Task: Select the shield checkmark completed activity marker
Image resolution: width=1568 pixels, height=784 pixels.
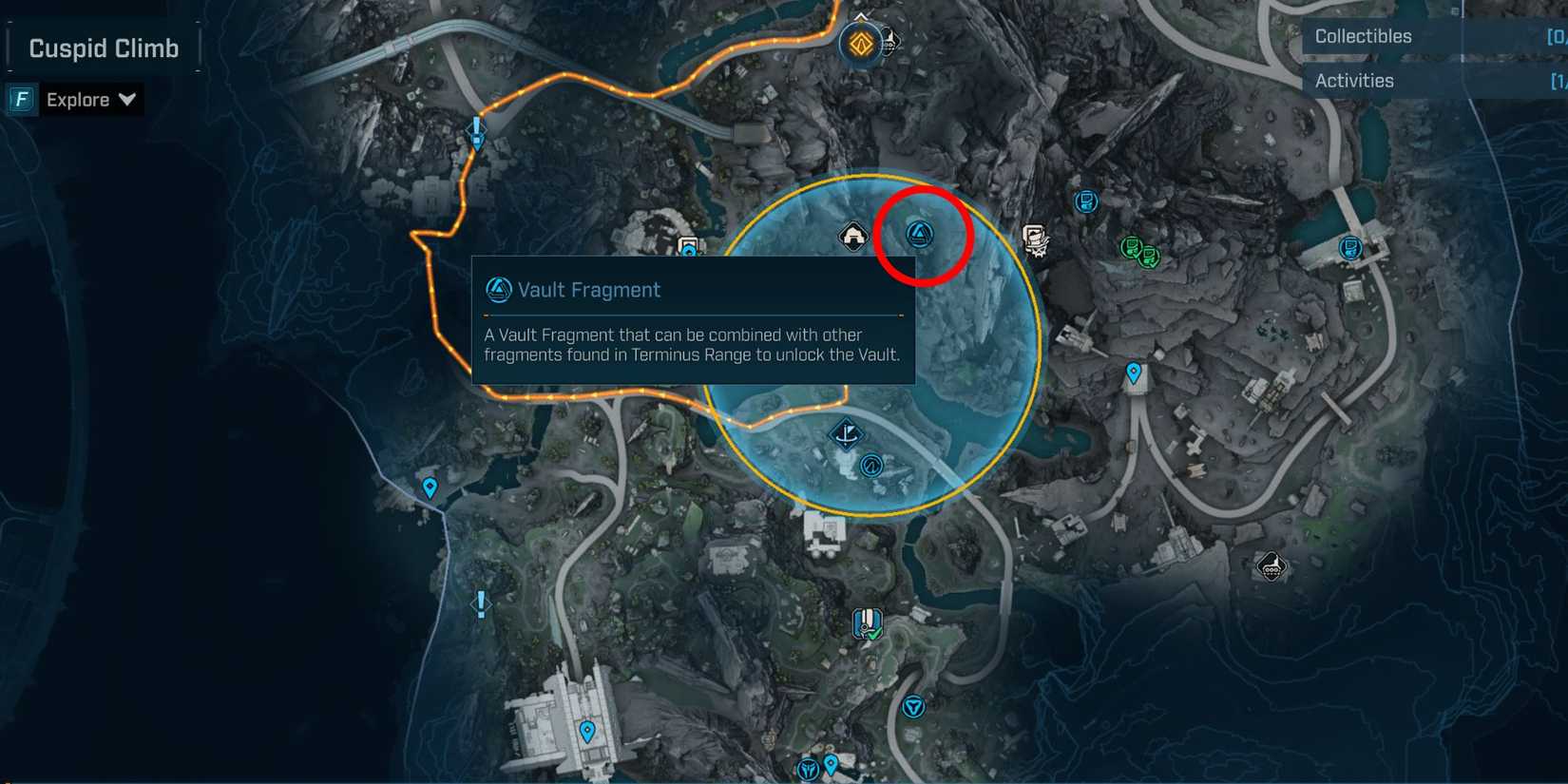Action: pos(867,624)
